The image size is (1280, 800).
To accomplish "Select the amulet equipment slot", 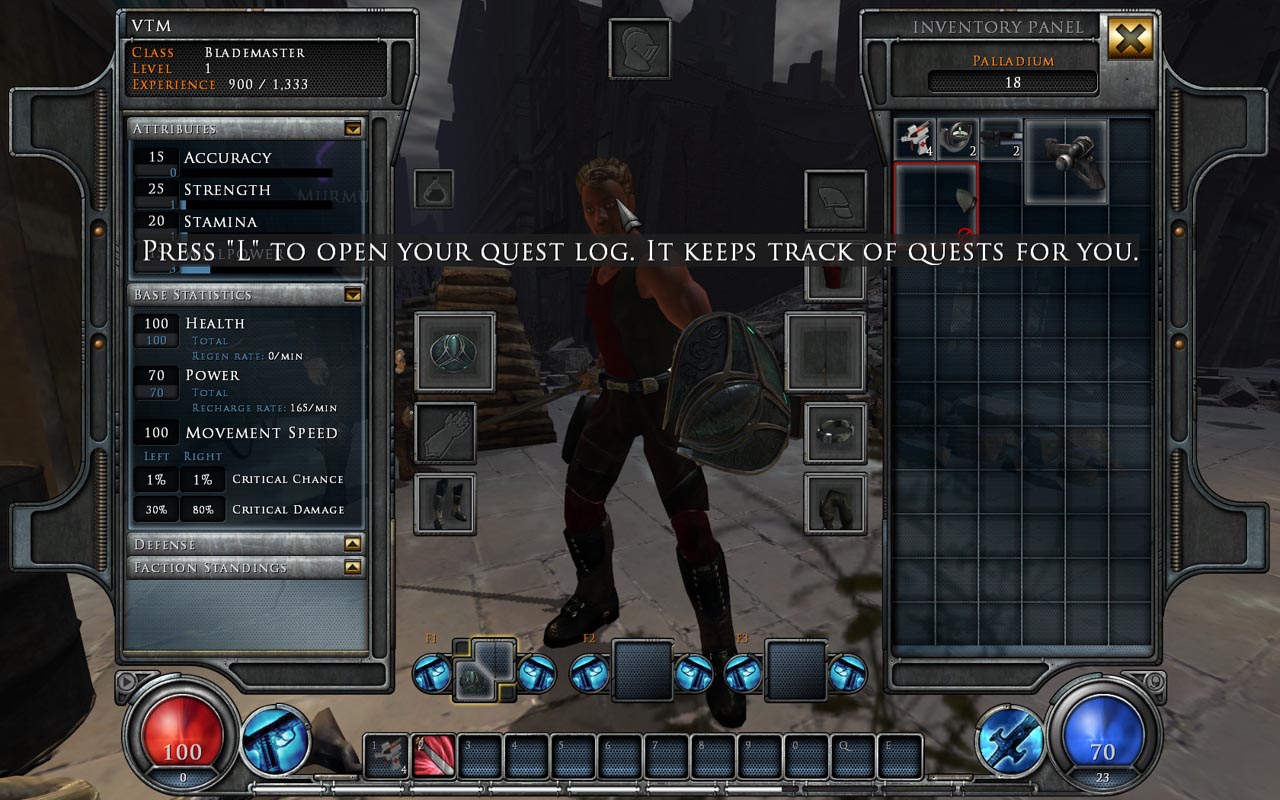I will (434, 189).
